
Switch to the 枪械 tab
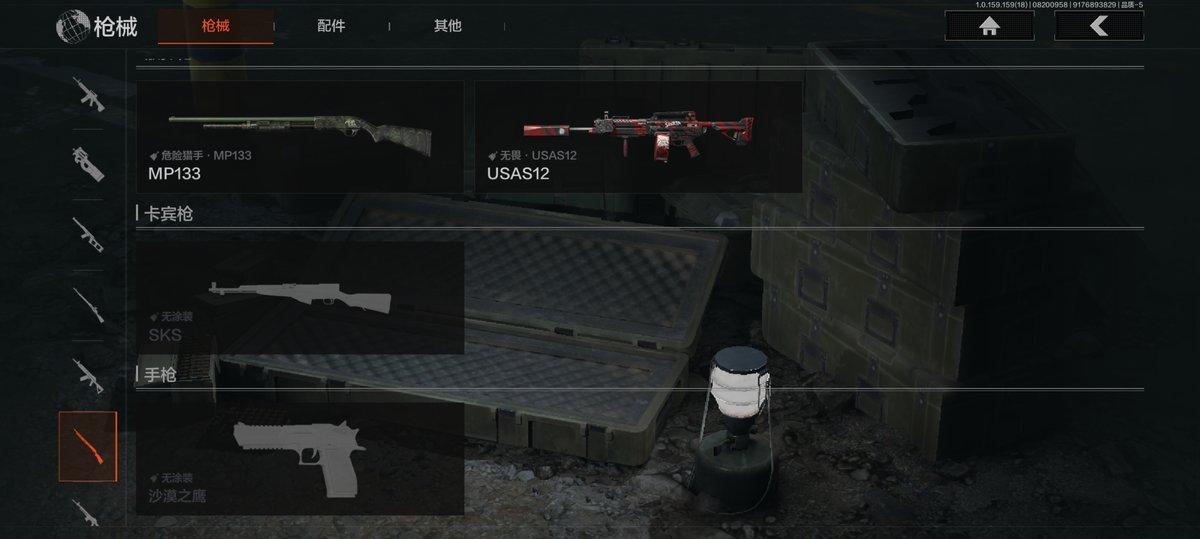[x=215, y=26]
